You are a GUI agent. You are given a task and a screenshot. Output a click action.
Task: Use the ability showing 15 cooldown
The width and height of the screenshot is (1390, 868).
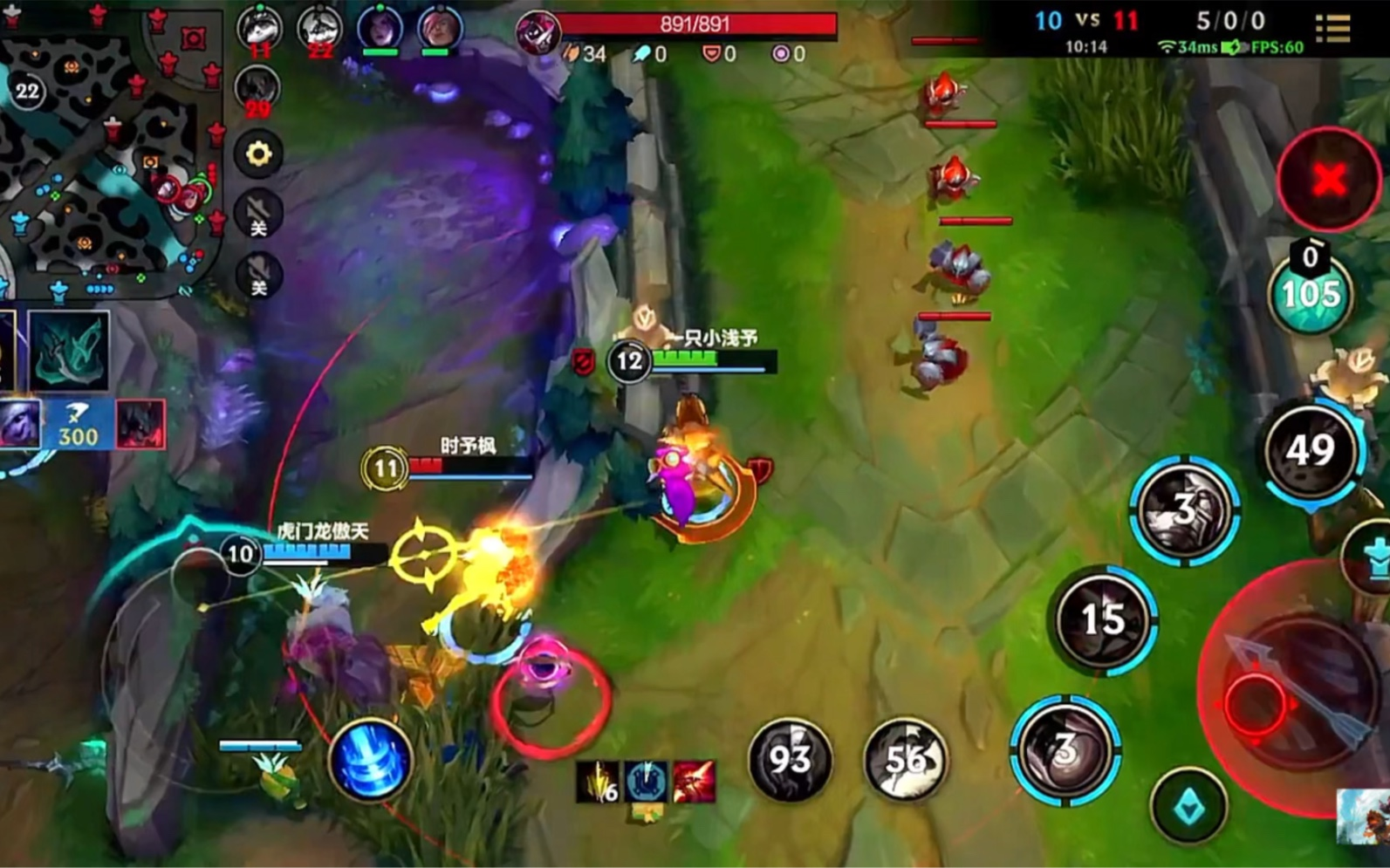(1103, 619)
